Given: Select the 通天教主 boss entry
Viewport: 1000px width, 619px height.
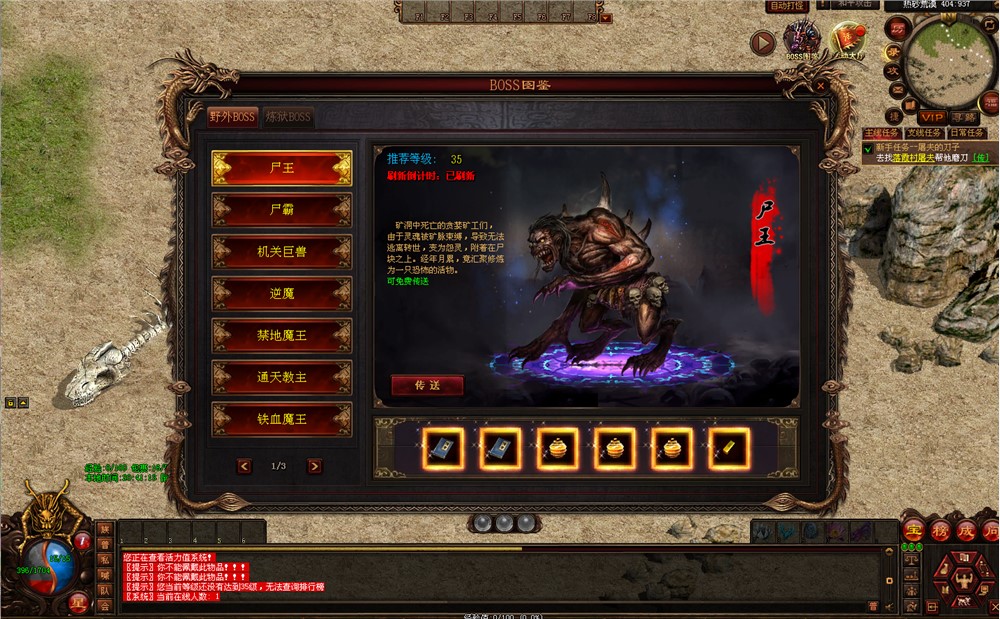Looking at the screenshot, I should [x=282, y=377].
